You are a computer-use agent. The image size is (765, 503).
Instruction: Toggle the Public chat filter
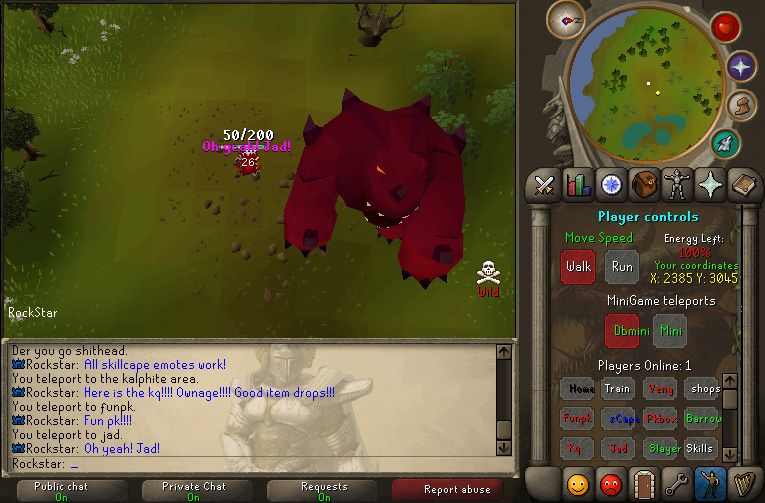click(x=63, y=490)
